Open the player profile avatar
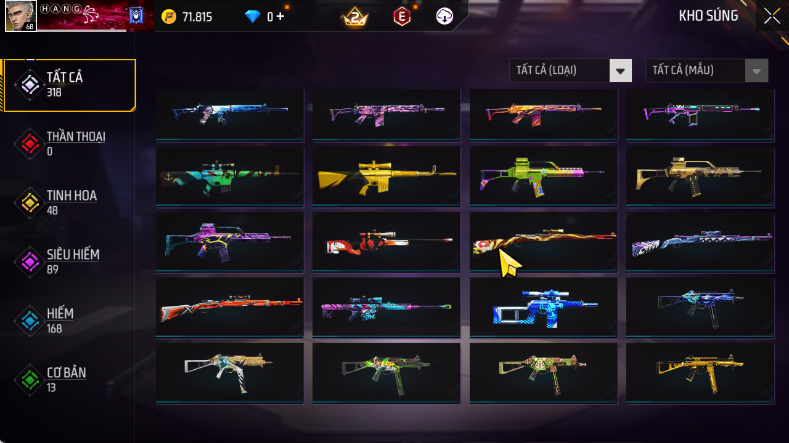Screen dimensions: 789x443 pos(19,14)
